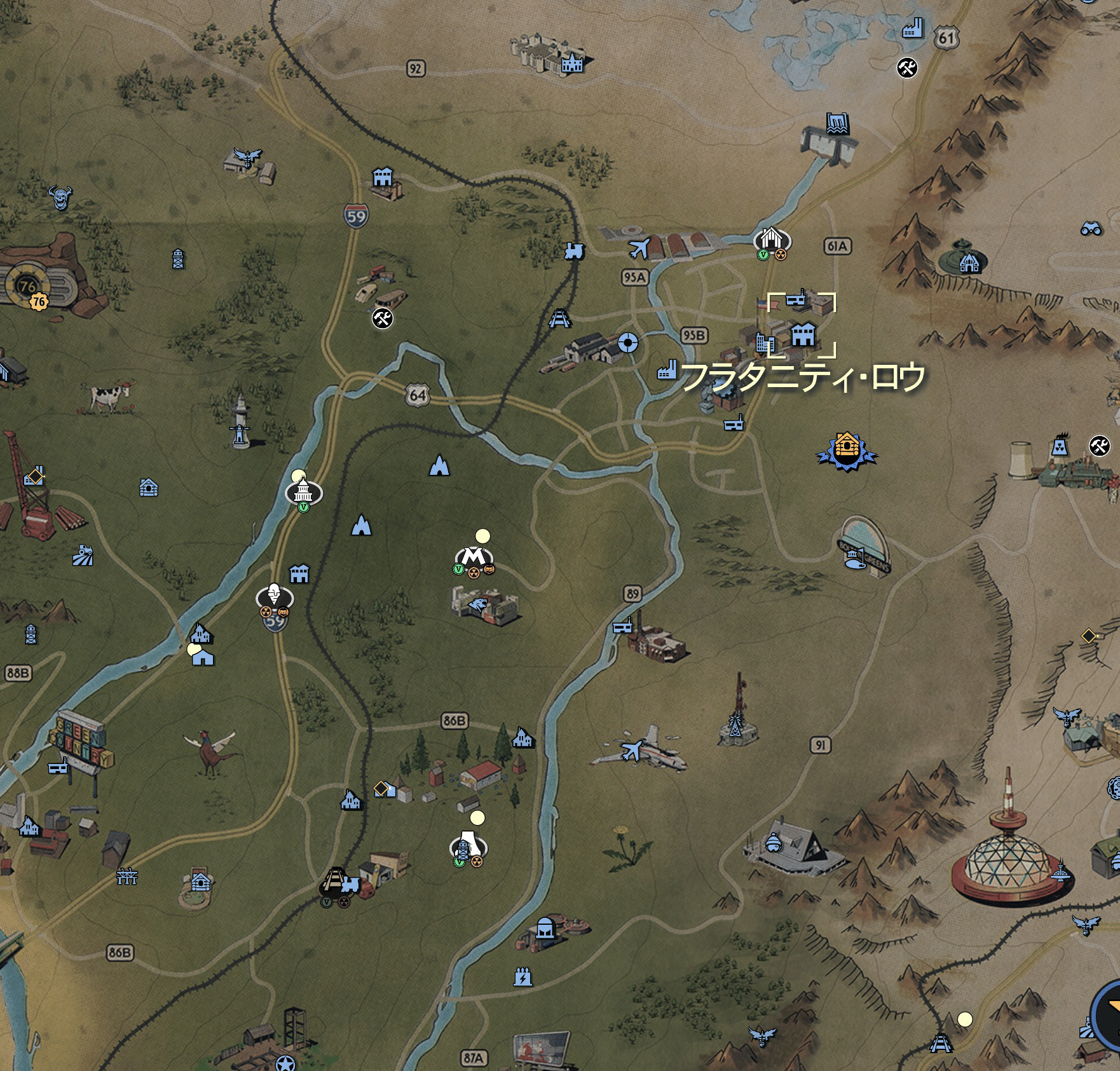Click the crosshair target marker
The width and height of the screenshot is (1120, 1071).
coord(628,343)
